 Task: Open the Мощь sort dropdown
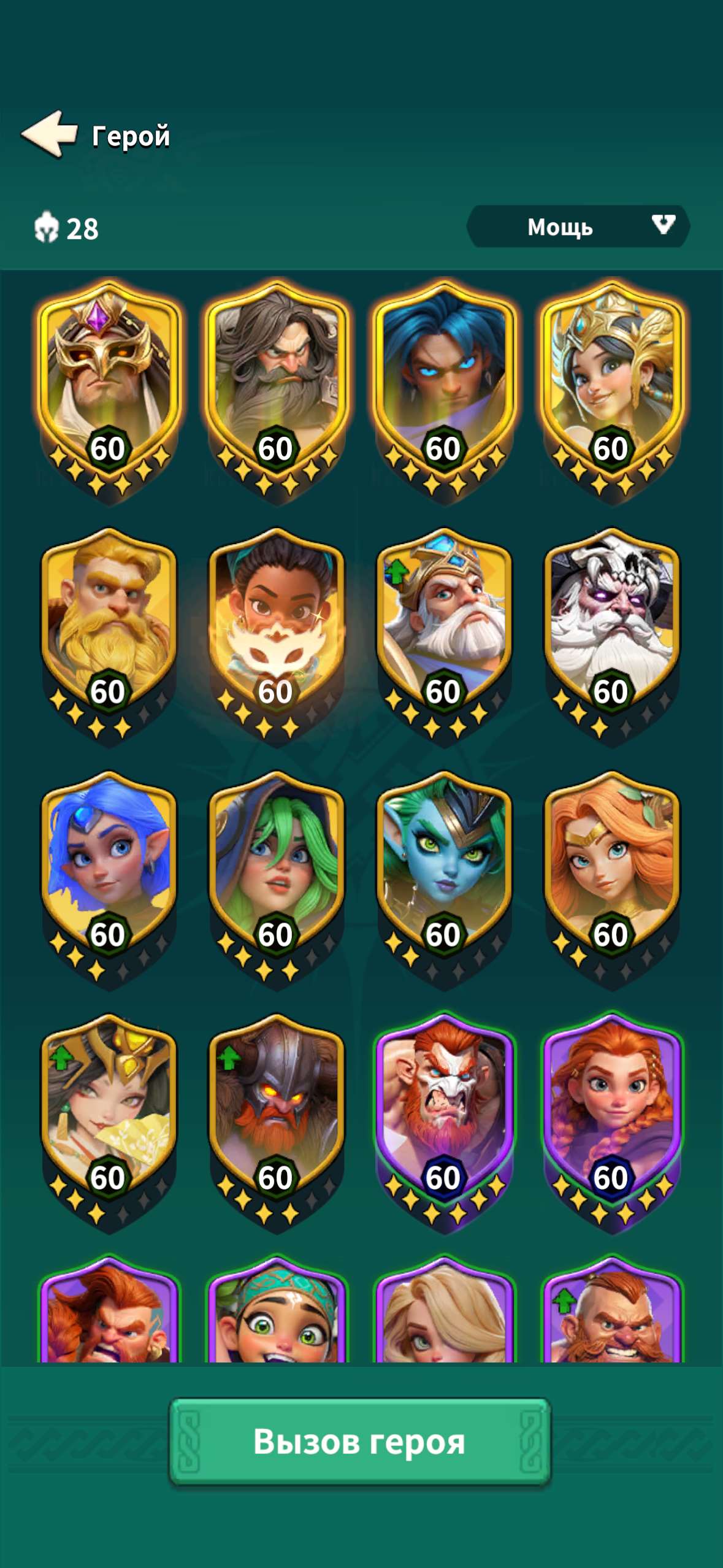(x=578, y=227)
